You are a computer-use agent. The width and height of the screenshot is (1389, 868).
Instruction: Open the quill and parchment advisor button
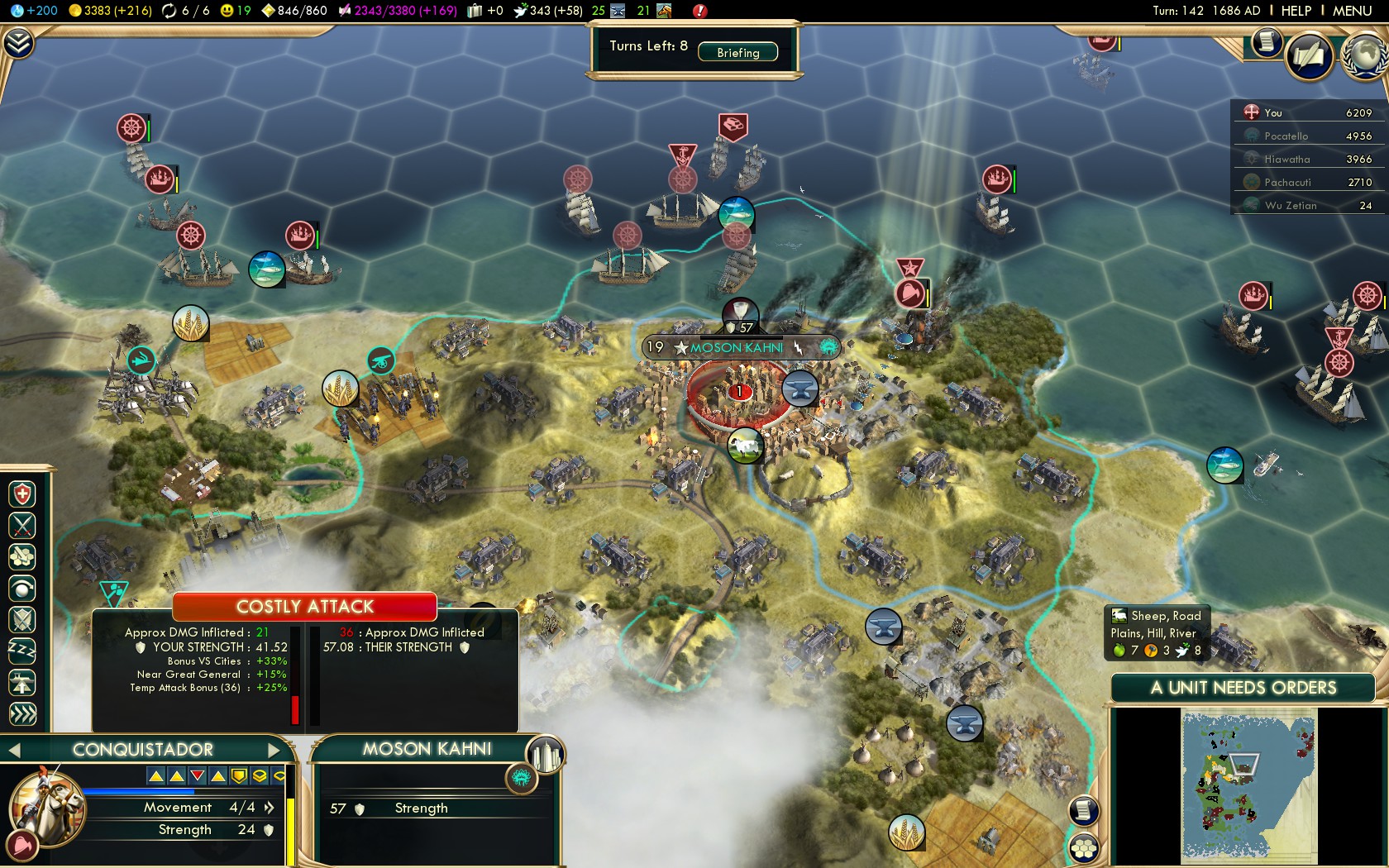click(1309, 56)
